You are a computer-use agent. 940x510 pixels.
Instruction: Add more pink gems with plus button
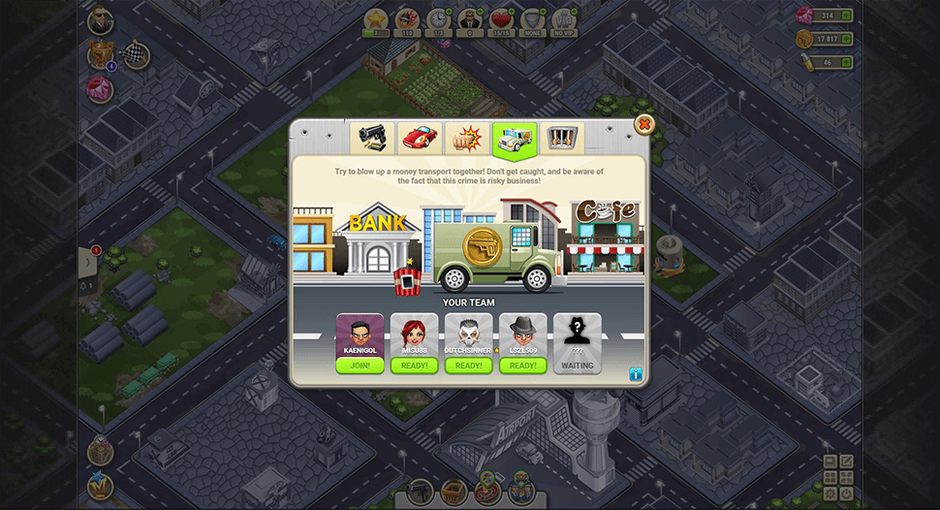[x=847, y=16]
